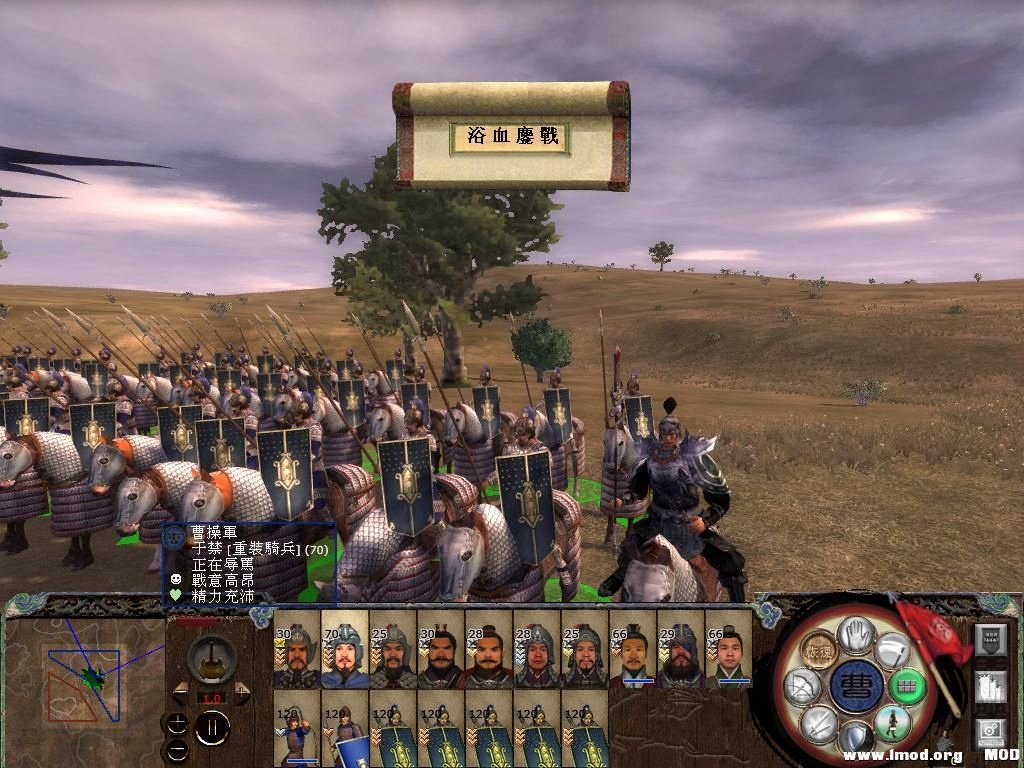Toggle the green formation grid button
This screenshot has width=1024, height=768.
[907, 687]
